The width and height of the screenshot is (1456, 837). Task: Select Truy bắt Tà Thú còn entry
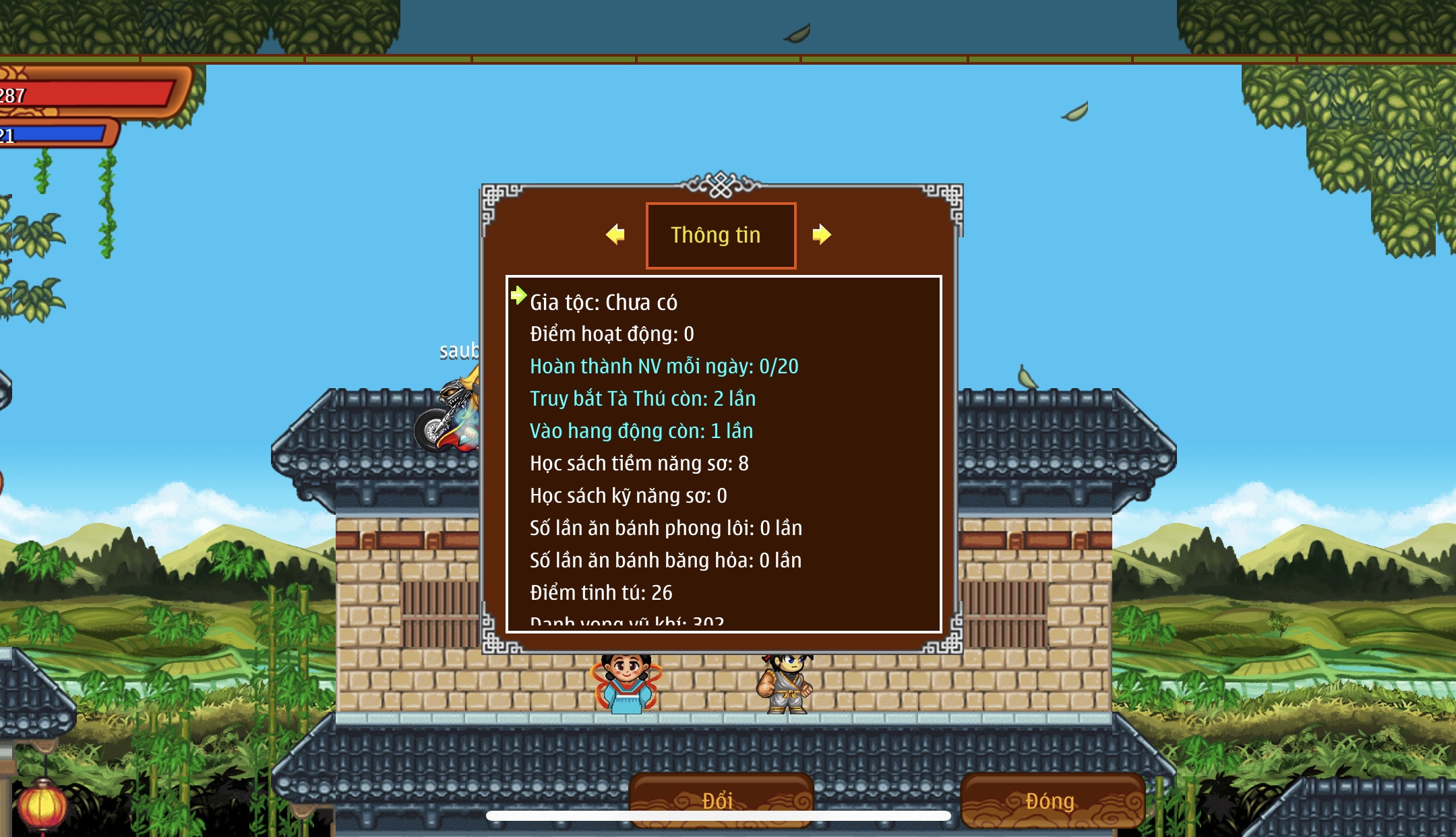coord(642,399)
